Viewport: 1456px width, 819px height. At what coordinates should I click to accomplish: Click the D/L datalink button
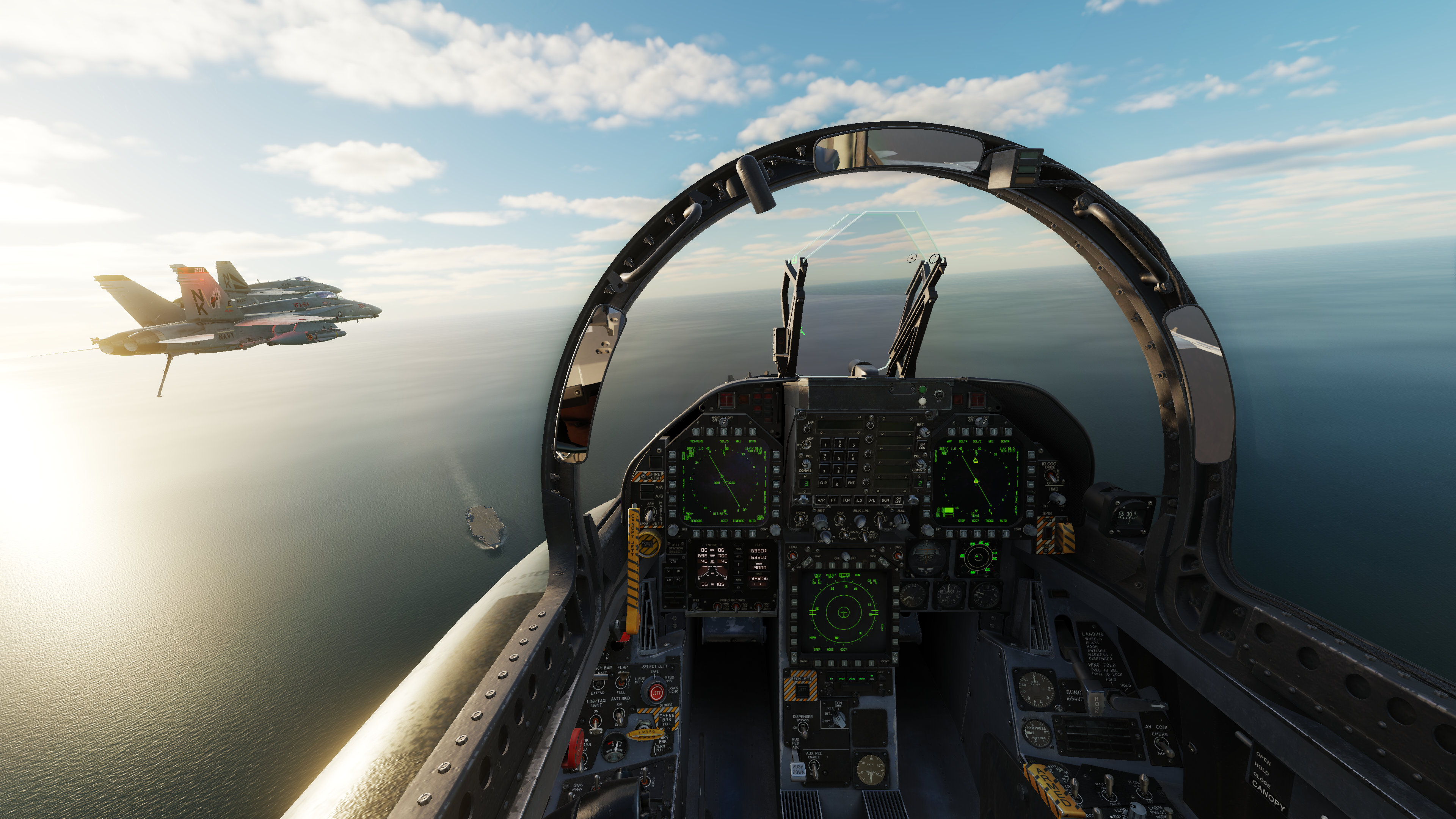tap(872, 500)
